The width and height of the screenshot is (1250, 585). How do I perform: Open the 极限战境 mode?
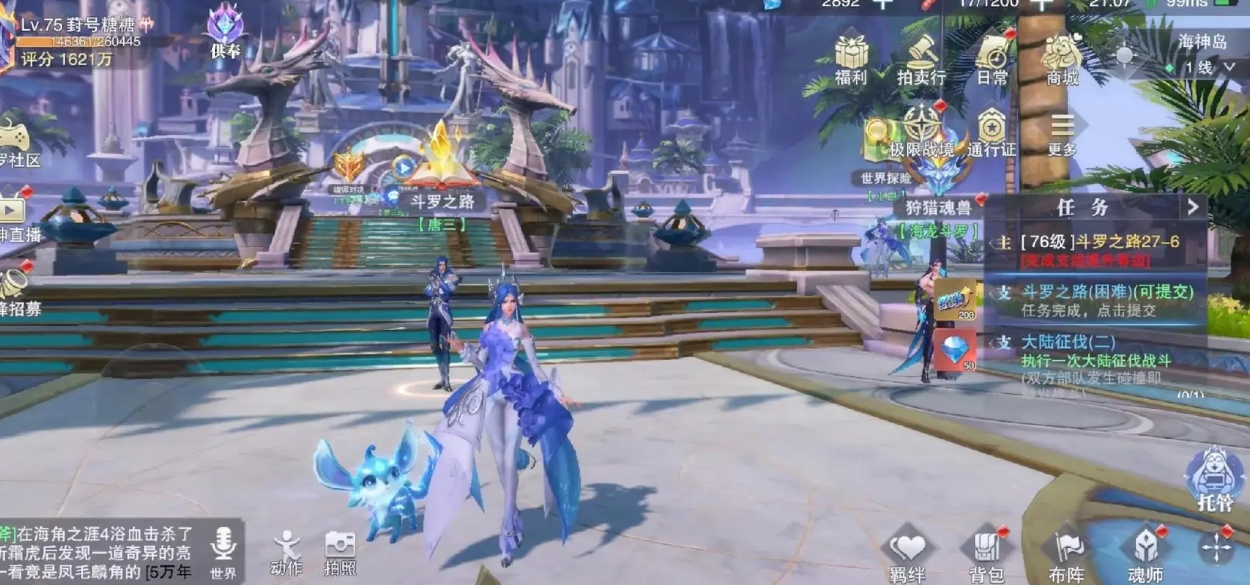pos(921,130)
